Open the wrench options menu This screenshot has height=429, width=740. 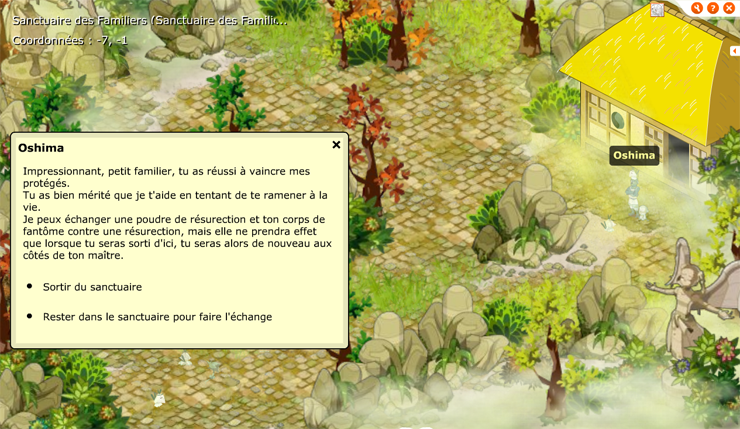pyautogui.click(x=697, y=8)
